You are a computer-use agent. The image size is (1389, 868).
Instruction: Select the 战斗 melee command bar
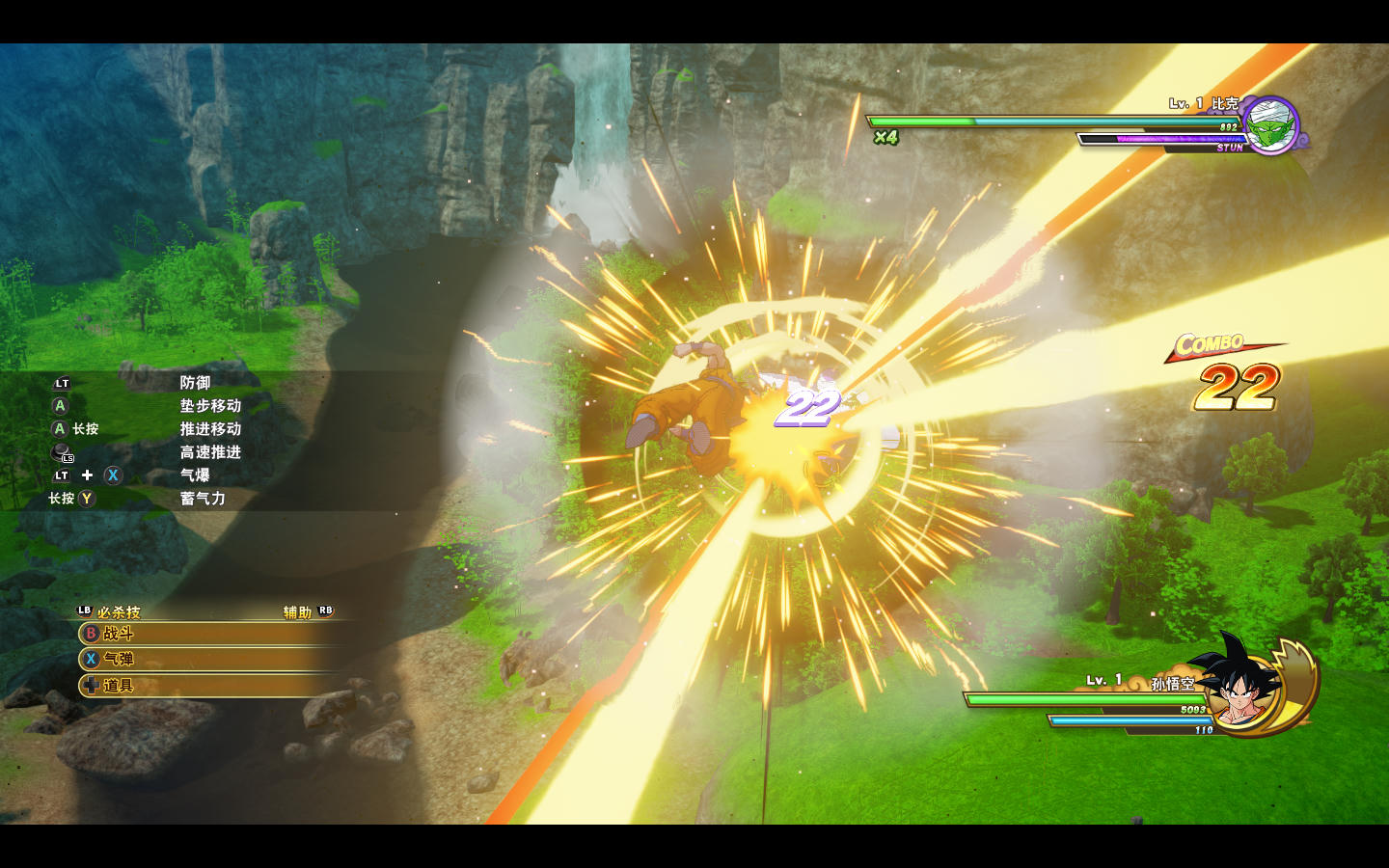click(x=207, y=634)
